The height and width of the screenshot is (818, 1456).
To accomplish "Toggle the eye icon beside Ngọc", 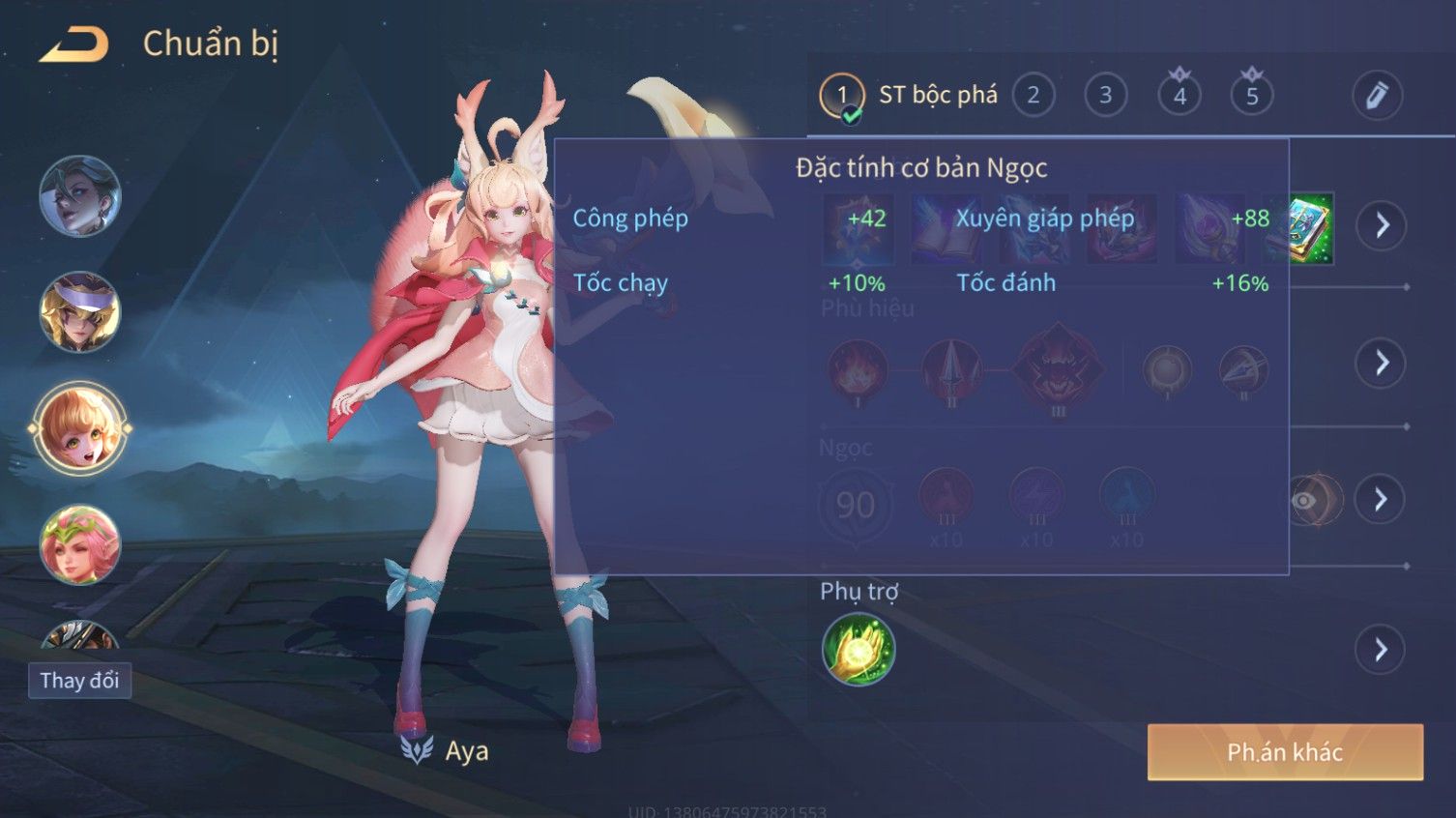I will [x=1305, y=500].
